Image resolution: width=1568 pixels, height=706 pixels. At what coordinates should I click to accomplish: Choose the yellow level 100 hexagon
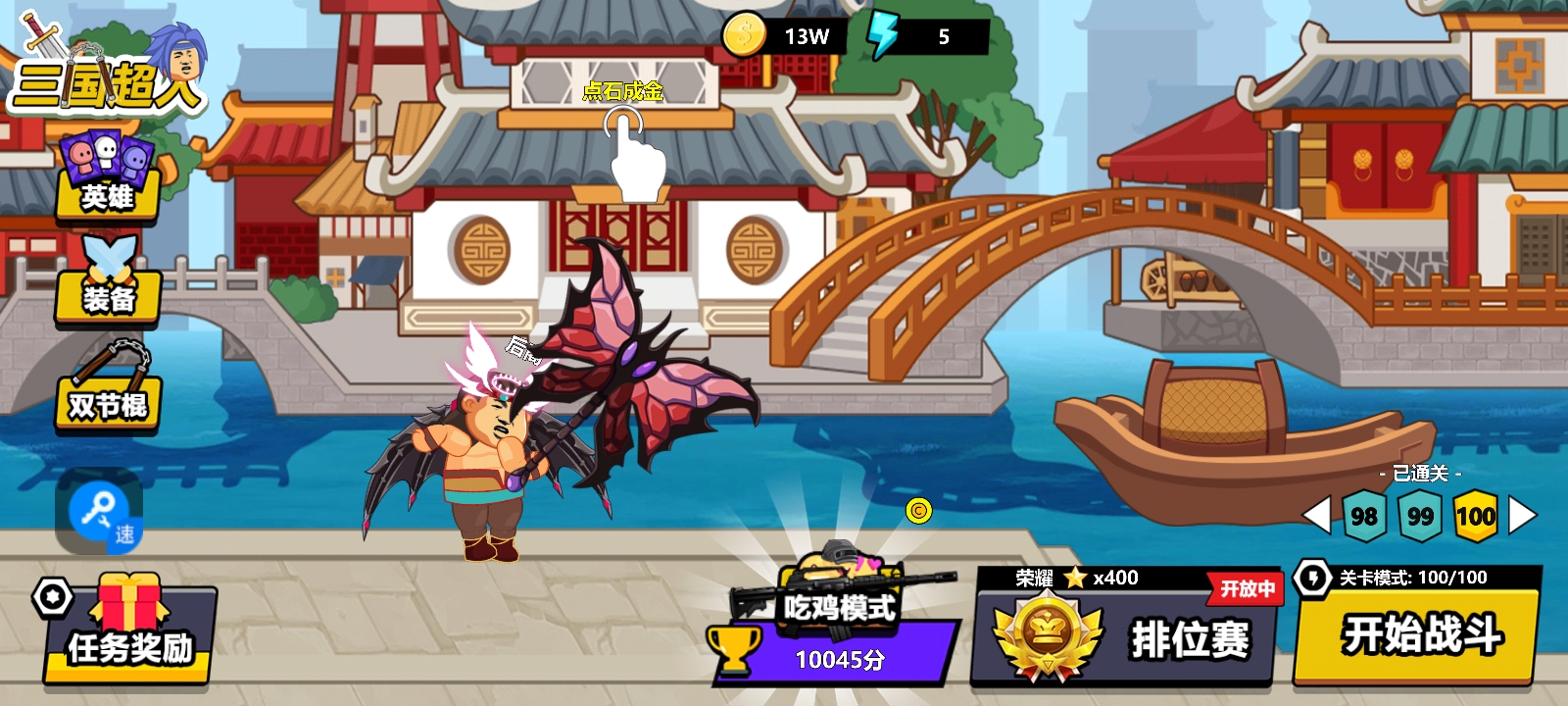1475,516
